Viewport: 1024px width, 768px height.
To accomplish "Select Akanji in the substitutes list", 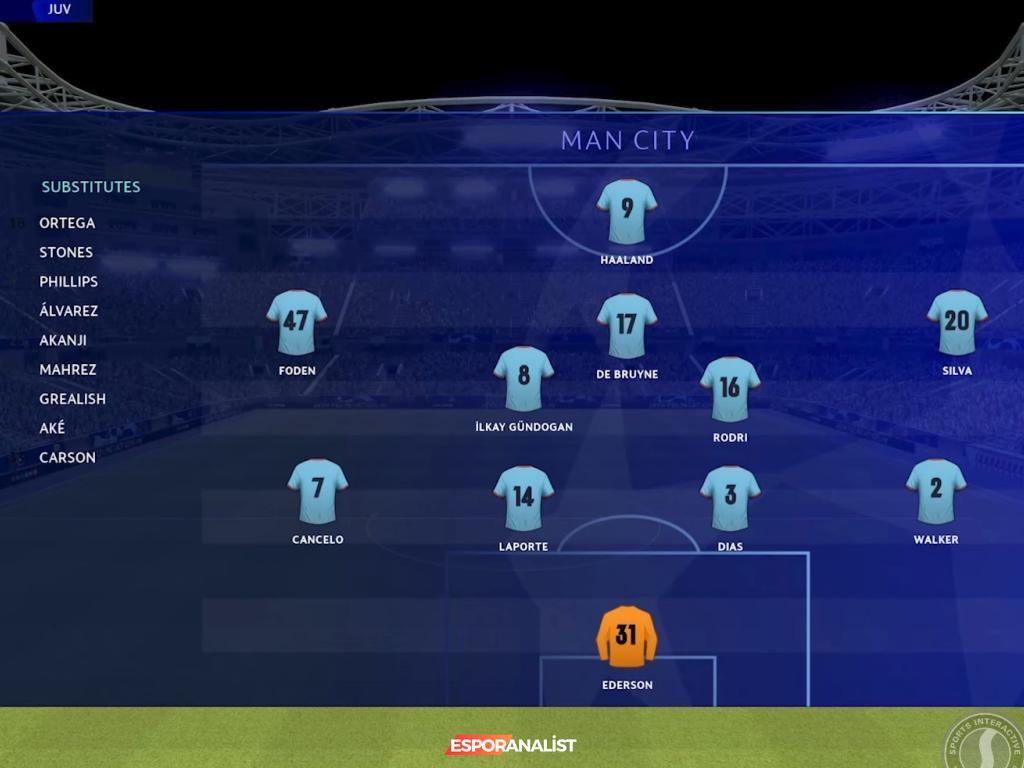I will point(63,340).
